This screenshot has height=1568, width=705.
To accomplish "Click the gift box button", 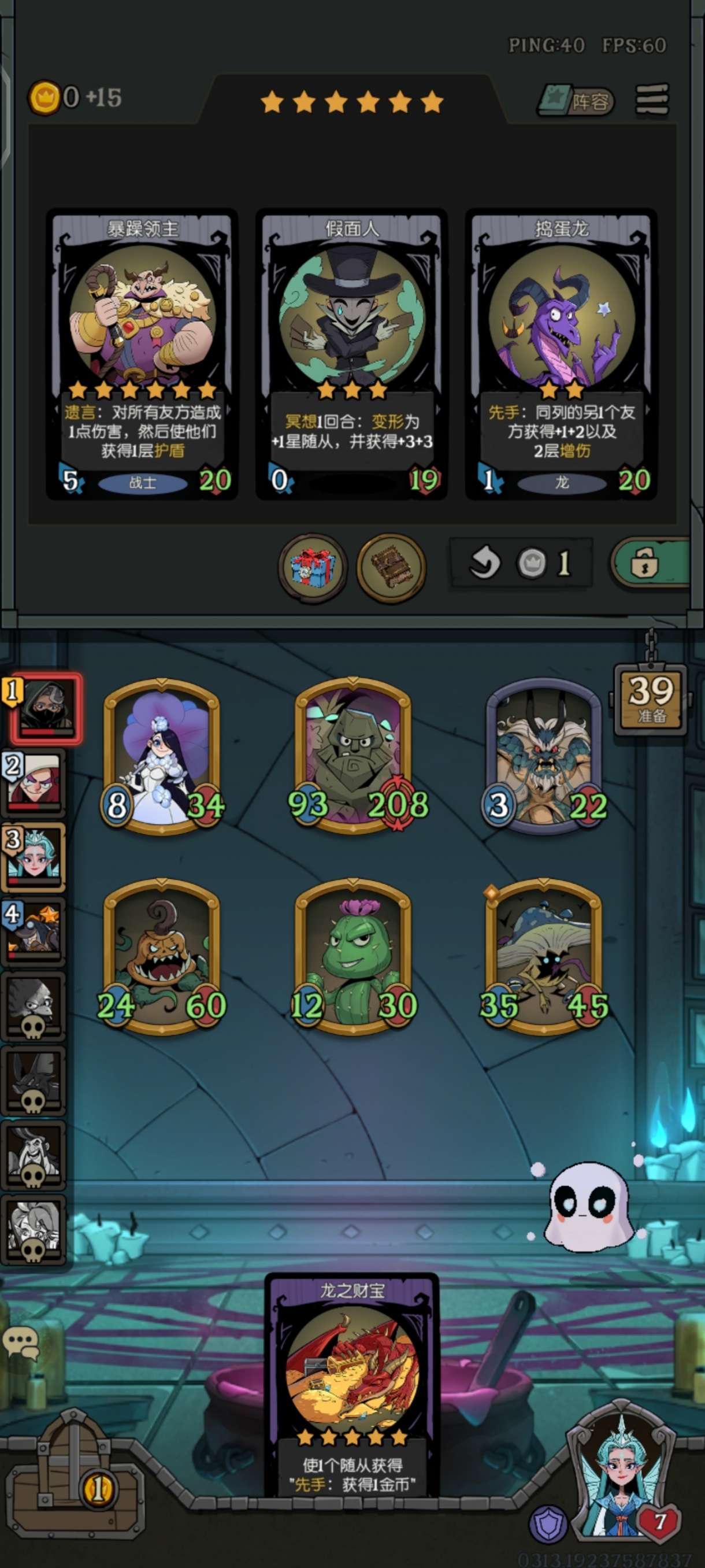I will 313,567.
